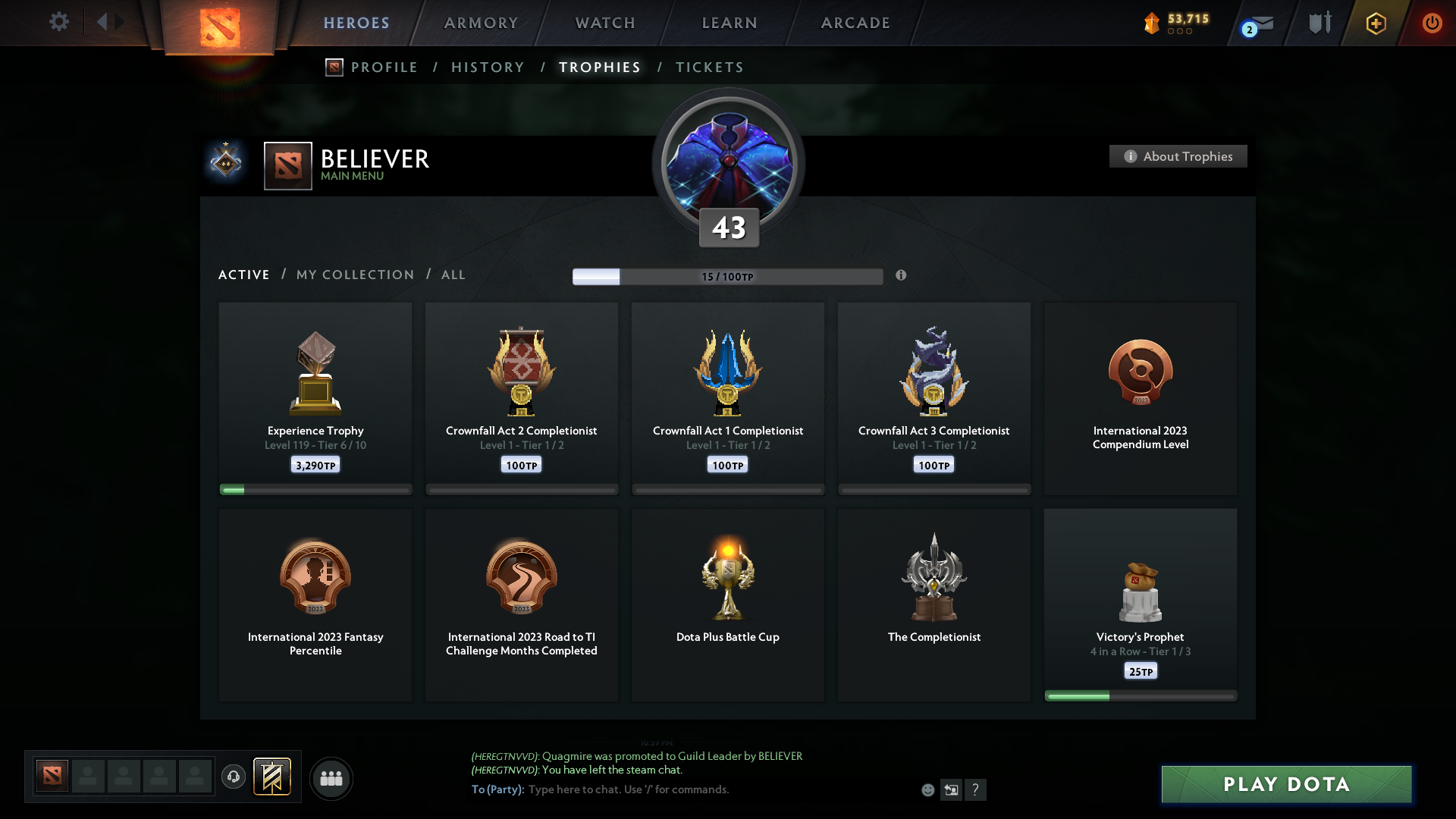This screenshot has width=1456, height=819.
Task: Click the party matchmaking group icon
Action: [x=331, y=778]
